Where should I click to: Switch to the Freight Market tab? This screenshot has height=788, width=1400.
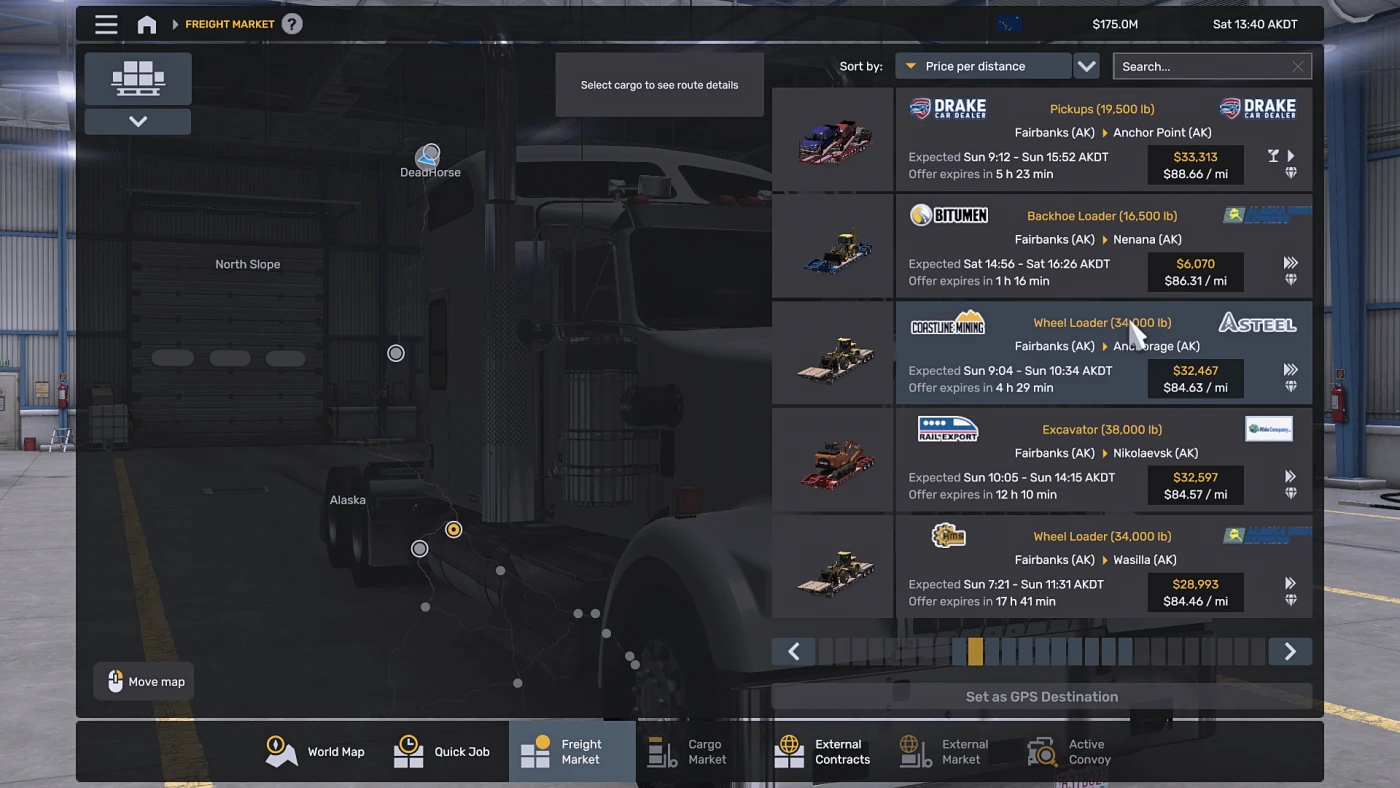click(x=572, y=751)
